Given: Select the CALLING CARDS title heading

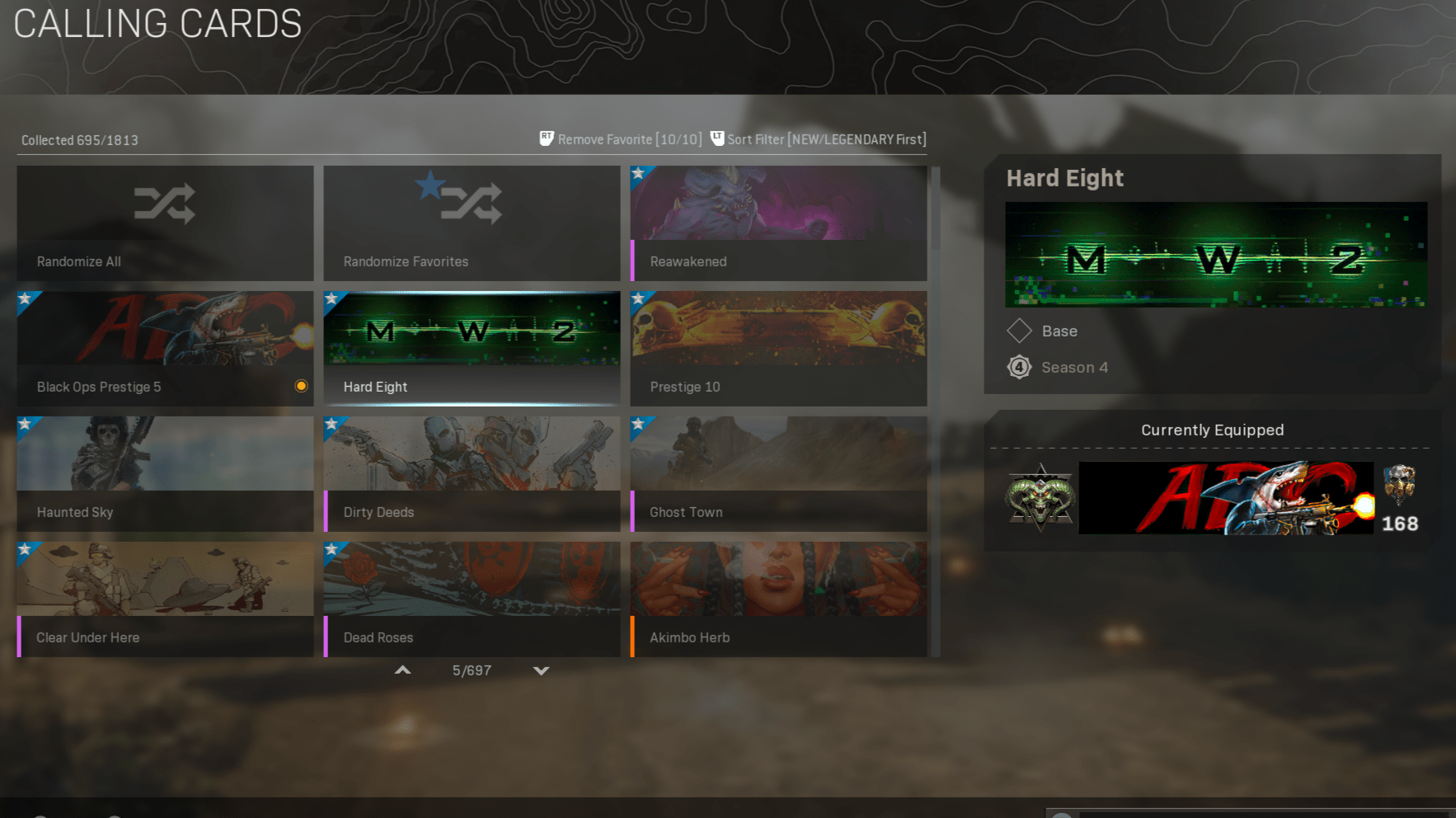Looking at the screenshot, I should coord(157,23).
